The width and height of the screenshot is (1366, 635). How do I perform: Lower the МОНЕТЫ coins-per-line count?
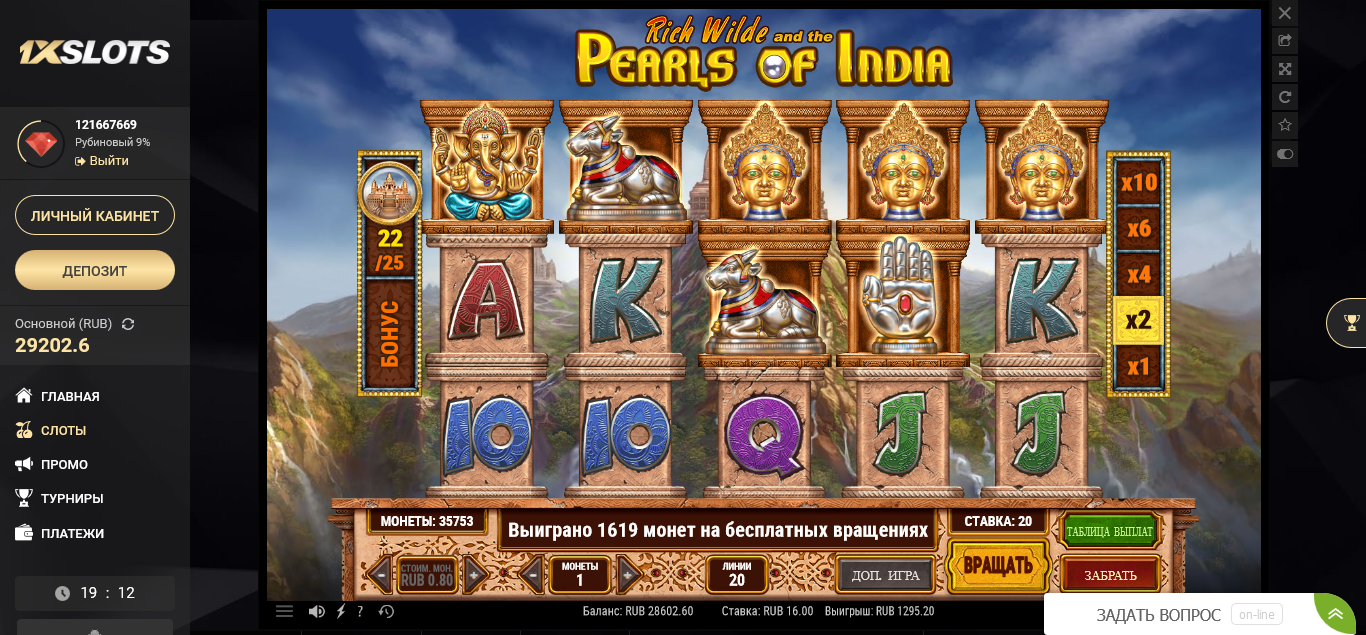click(533, 575)
